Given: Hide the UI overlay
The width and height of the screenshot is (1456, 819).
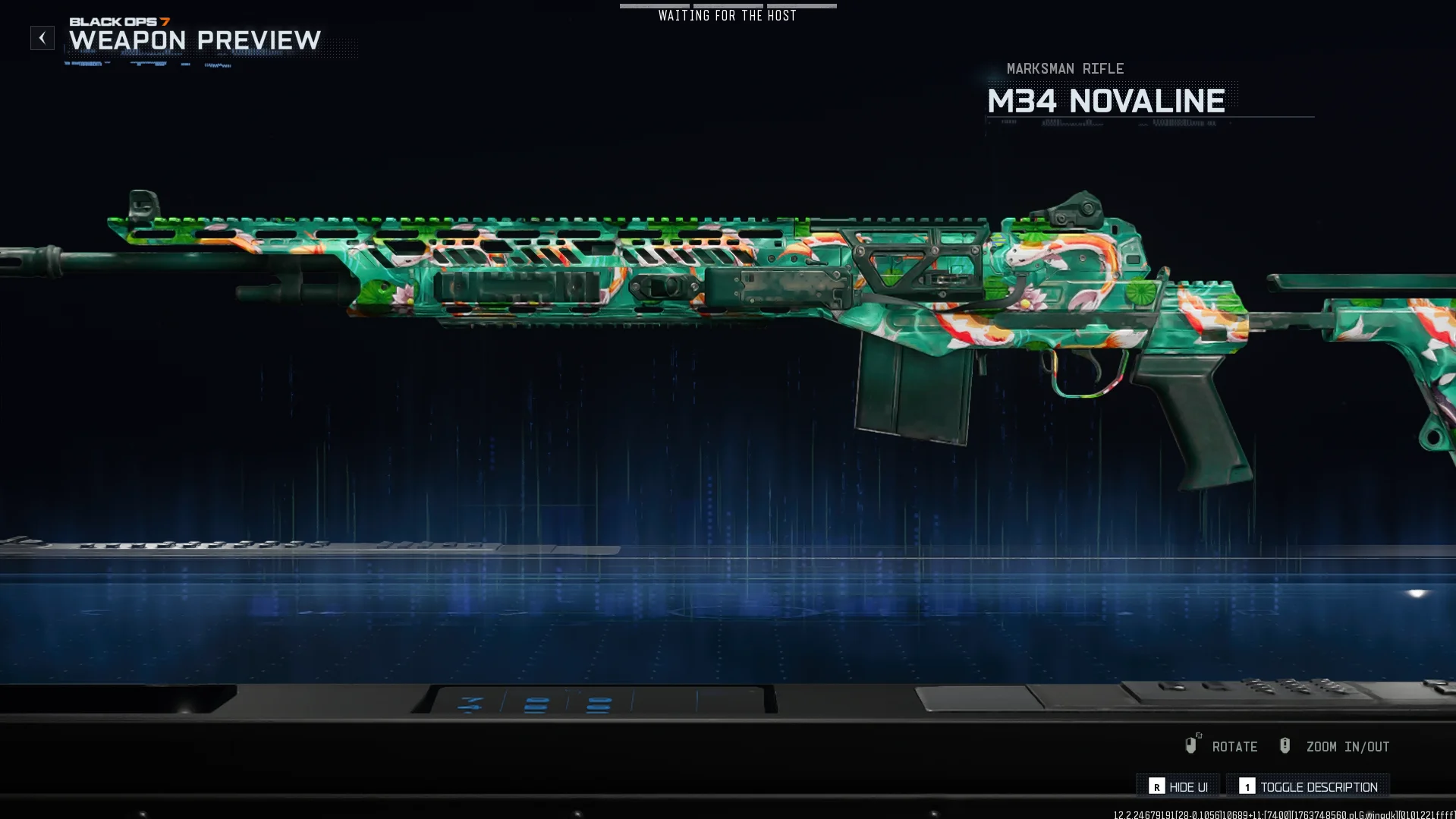Looking at the screenshot, I should 1178,787.
